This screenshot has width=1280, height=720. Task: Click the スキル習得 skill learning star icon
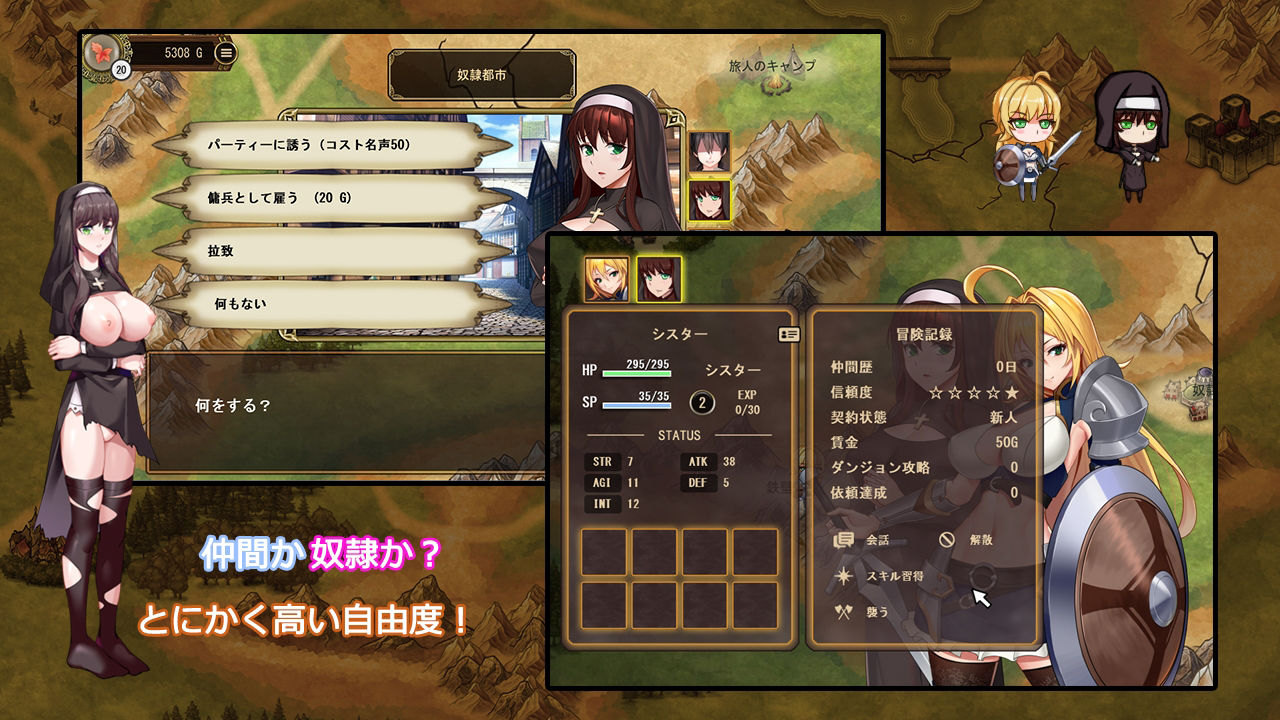pyautogui.click(x=843, y=575)
